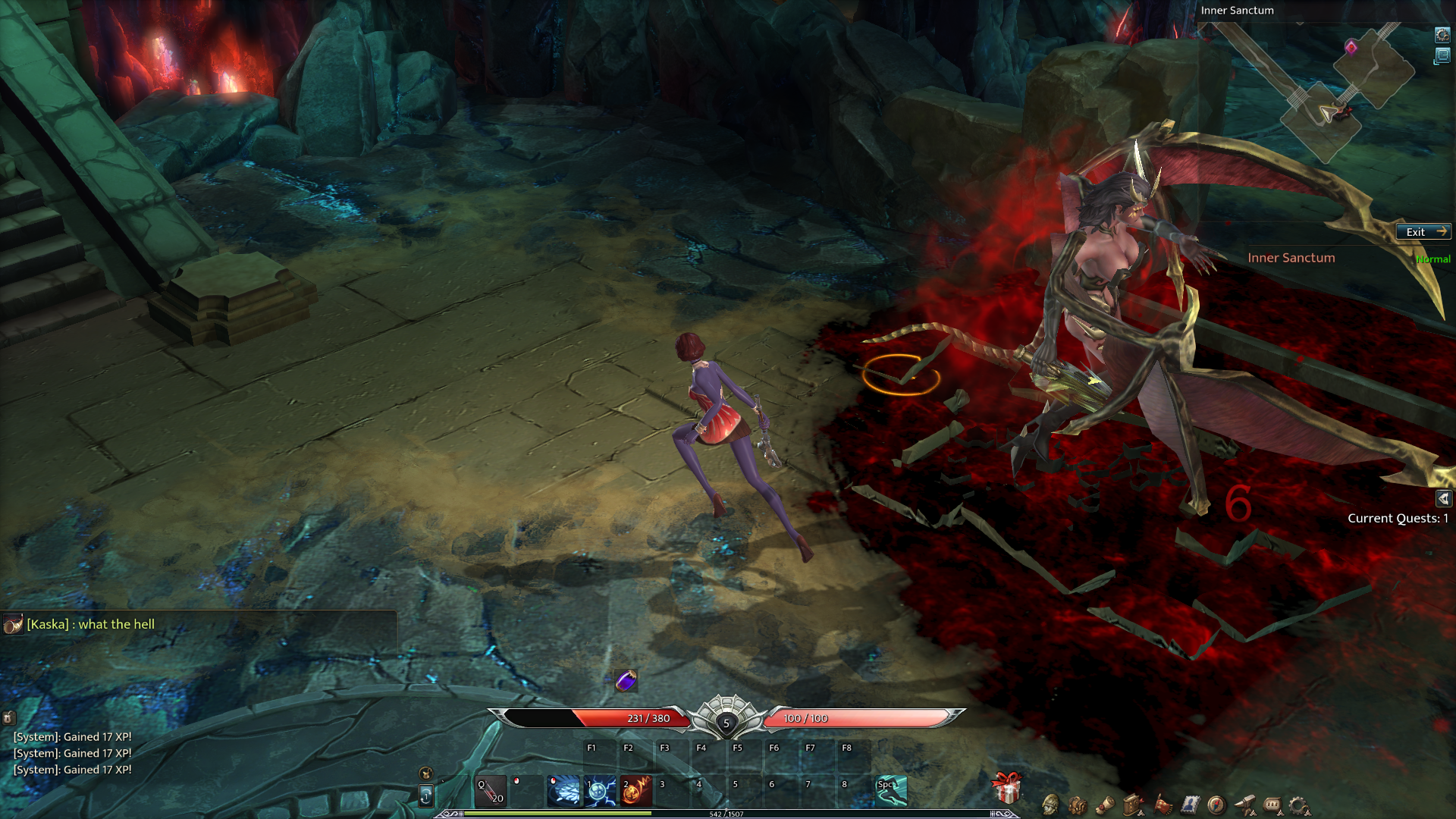This screenshot has width=1456, height=819.
Task: Switch hotbar page with the swap button
Action: click(x=426, y=795)
